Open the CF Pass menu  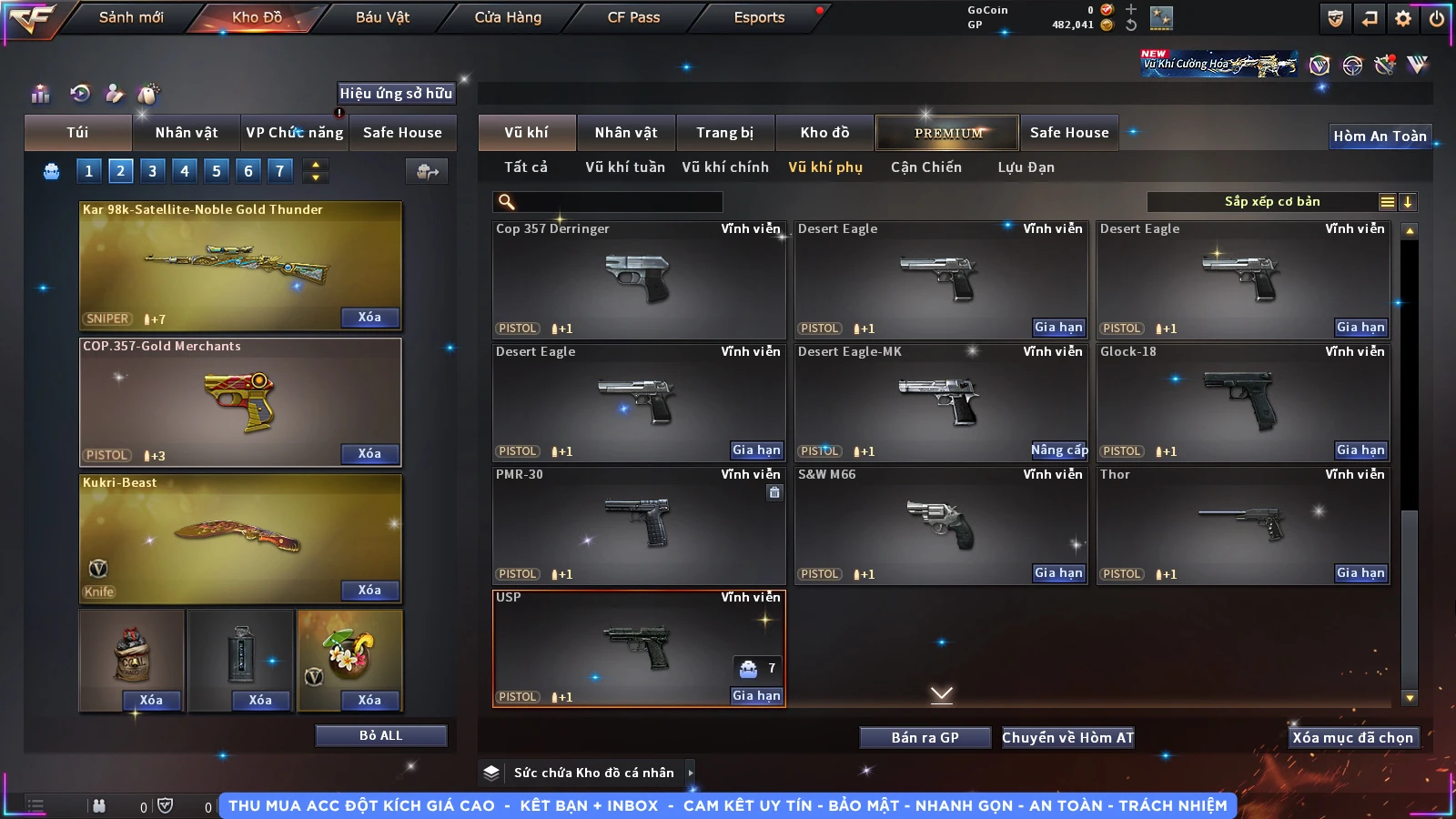633,17
